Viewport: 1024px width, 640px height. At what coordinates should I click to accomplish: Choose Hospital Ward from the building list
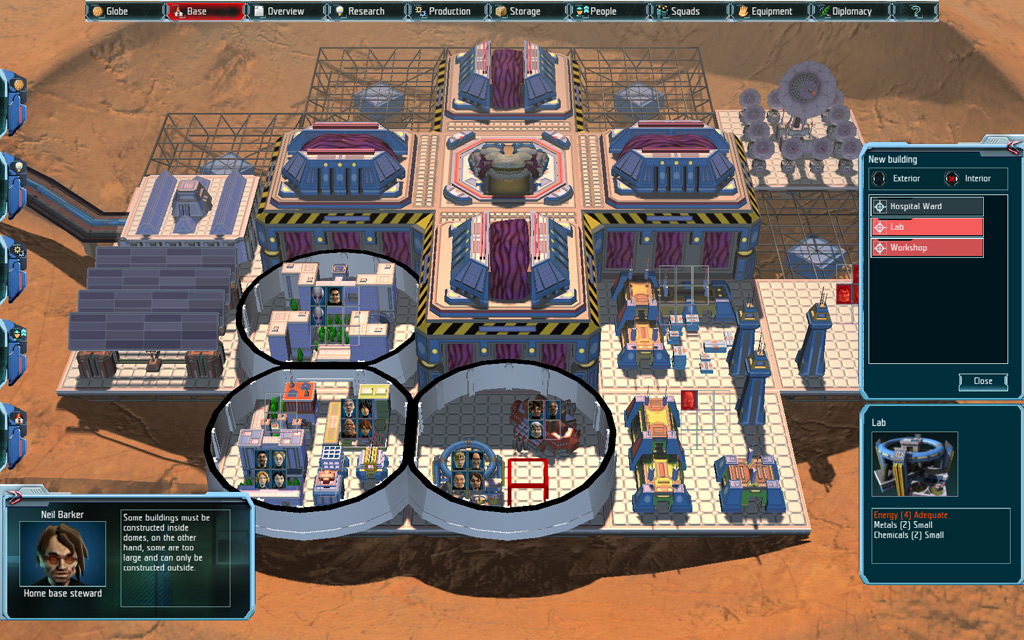click(927, 206)
